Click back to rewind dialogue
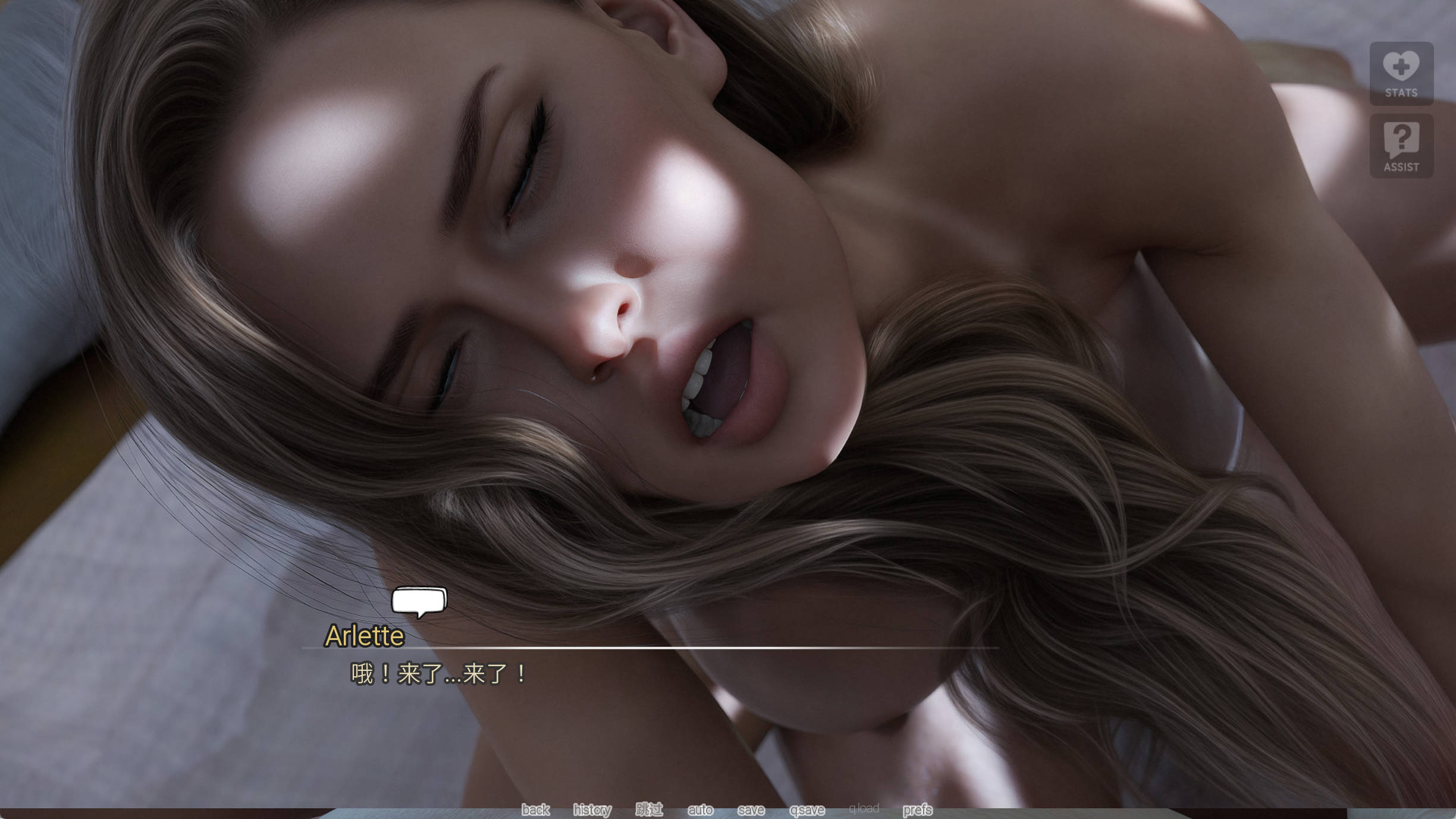This screenshot has height=819, width=1456. pos(535,809)
